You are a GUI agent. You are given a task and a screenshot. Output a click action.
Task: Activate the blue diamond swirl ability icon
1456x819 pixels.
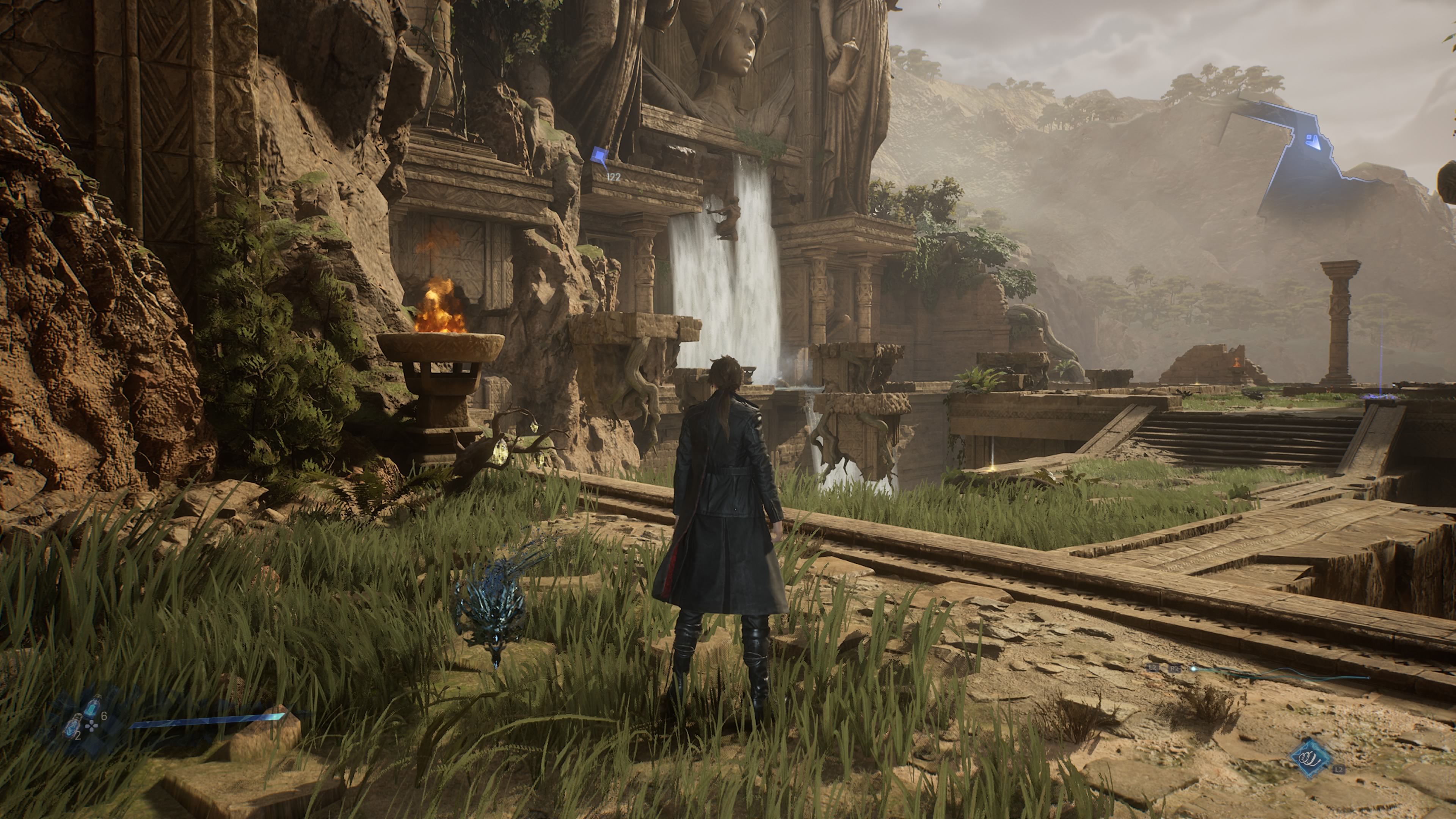(x=1311, y=758)
